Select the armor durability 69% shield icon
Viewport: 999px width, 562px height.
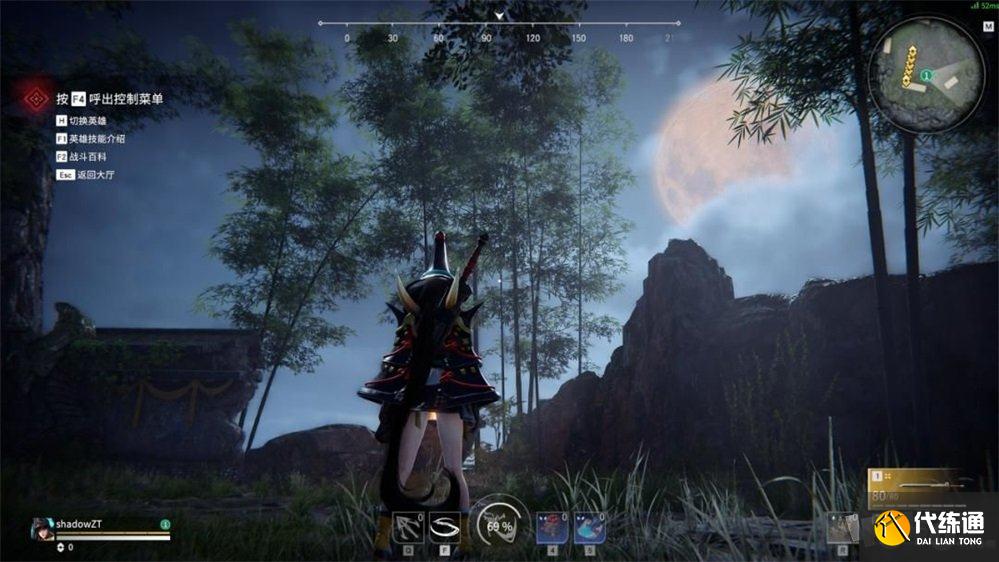click(498, 526)
